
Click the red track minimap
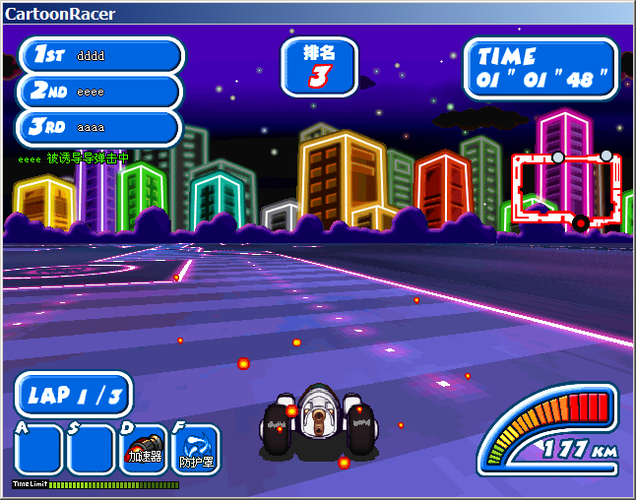[566, 188]
